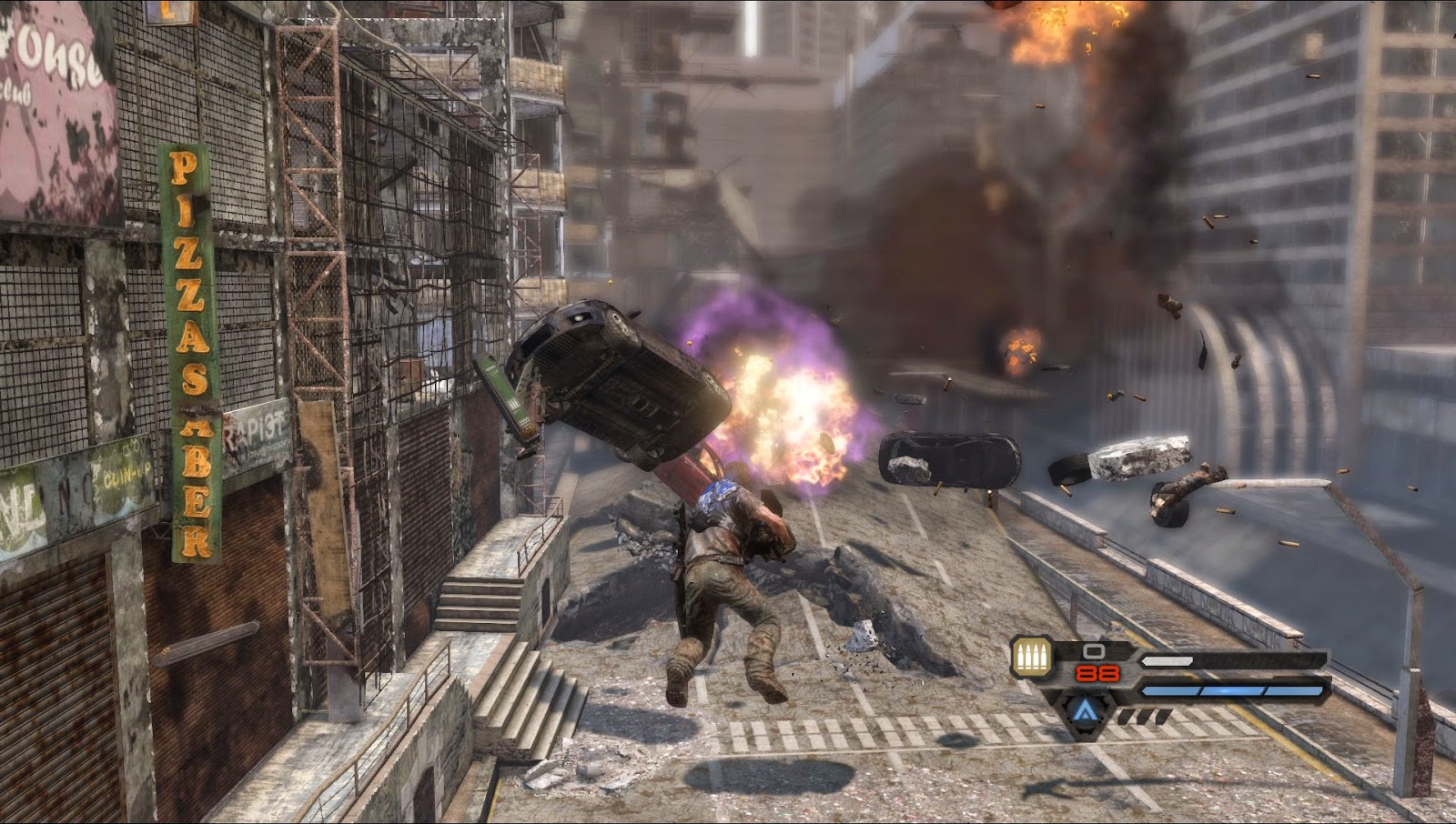Select the bullets ammo type icon
Image resolution: width=1456 pixels, height=824 pixels.
[x=1032, y=657]
